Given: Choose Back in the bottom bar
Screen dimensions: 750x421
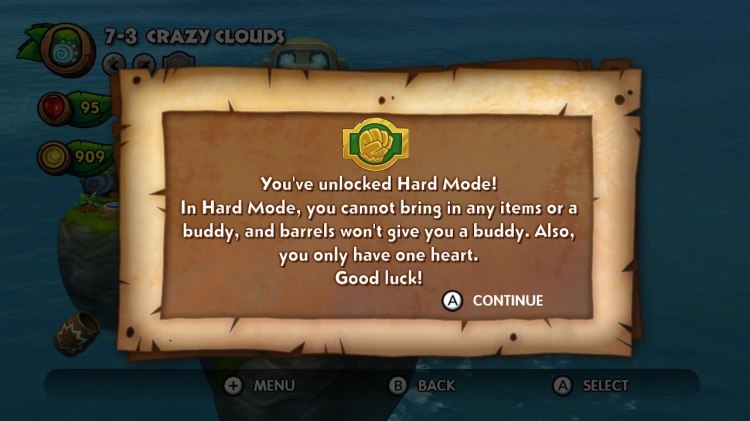Looking at the screenshot, I should (x=423, y=385).
